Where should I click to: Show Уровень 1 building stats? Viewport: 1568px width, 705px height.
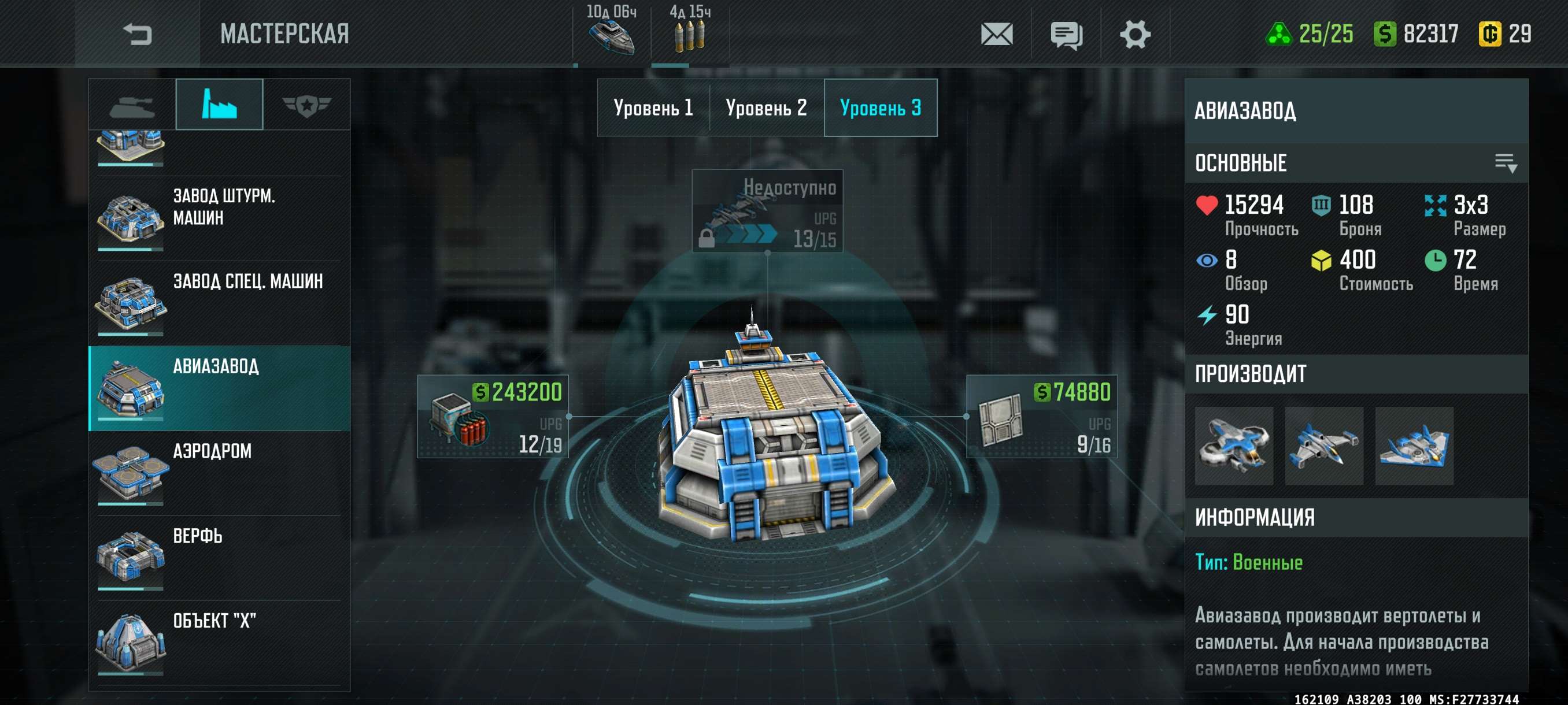653,108
